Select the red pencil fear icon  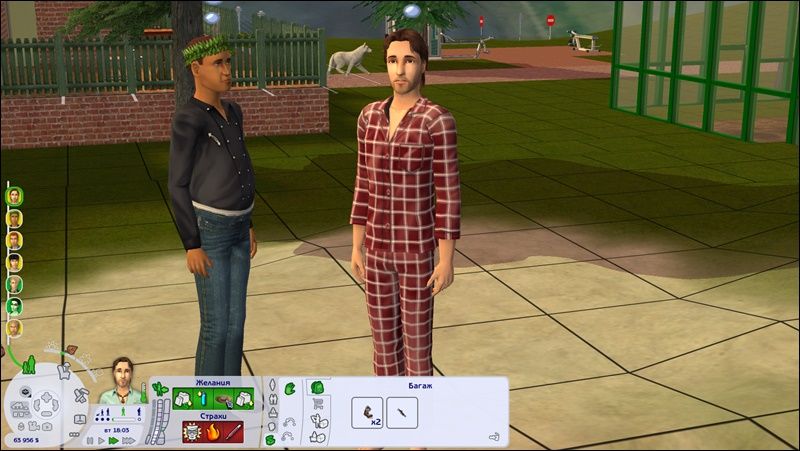(232, 433)
